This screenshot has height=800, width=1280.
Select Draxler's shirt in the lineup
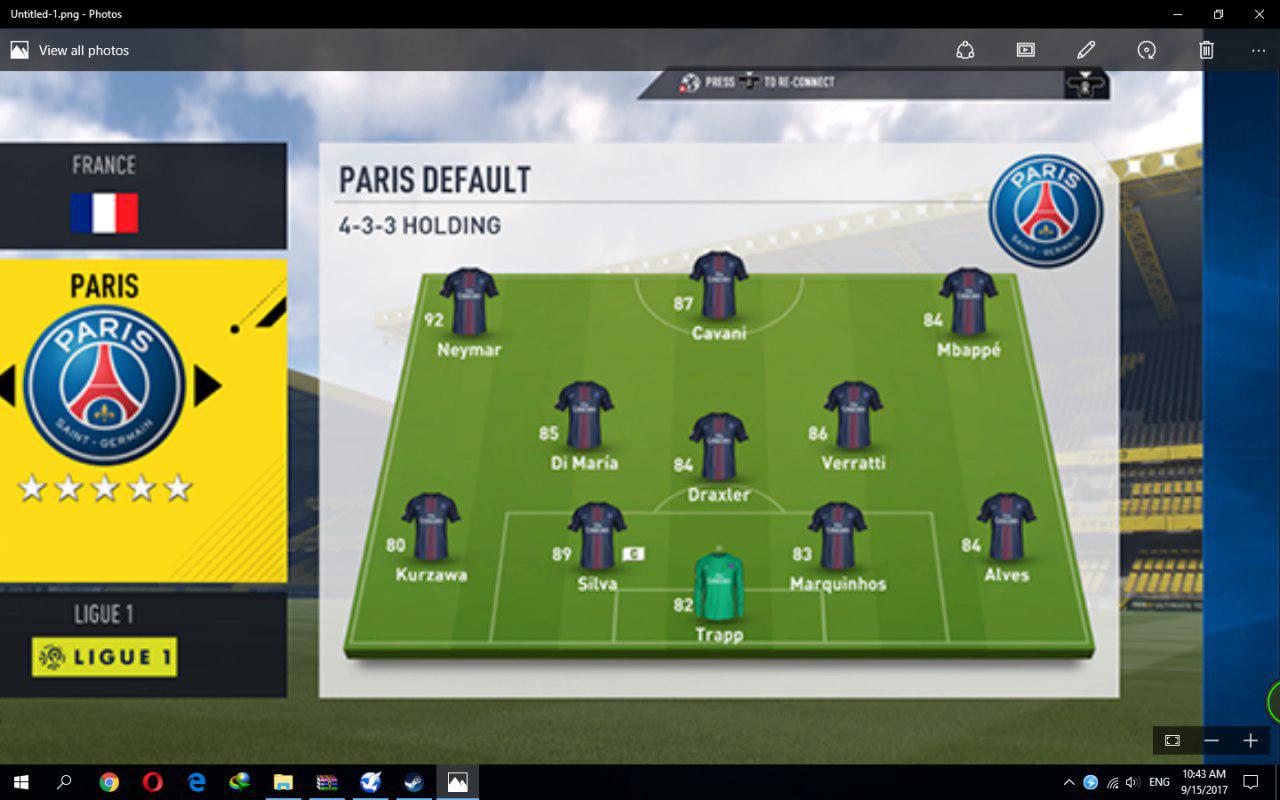tap(719, 447)
